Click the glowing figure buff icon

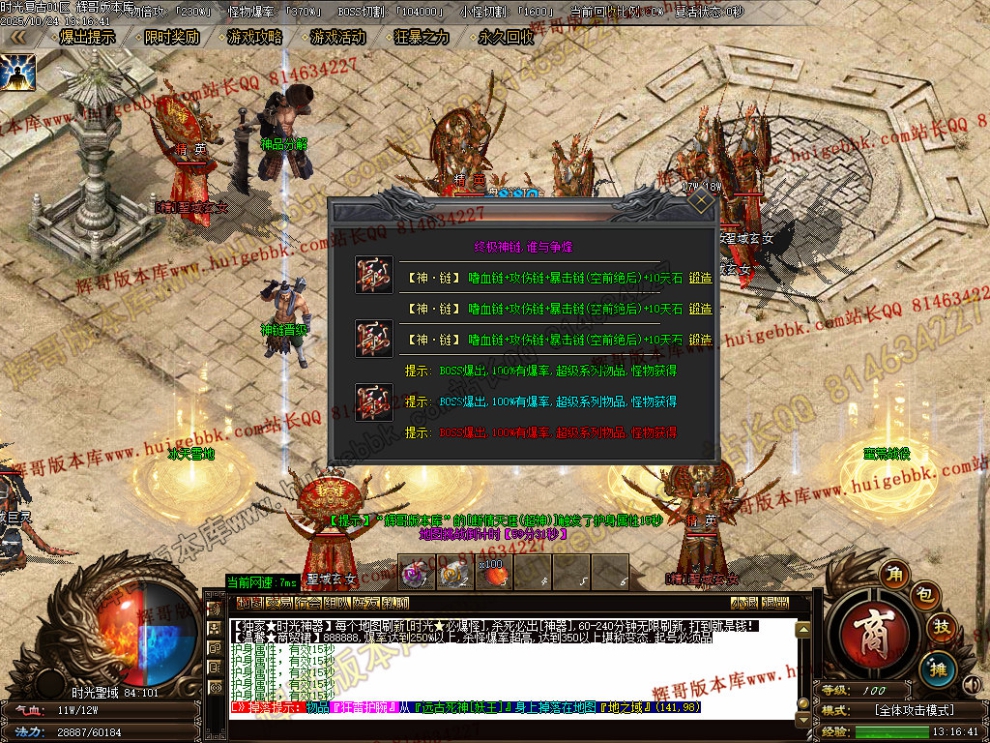pos(18,71)
